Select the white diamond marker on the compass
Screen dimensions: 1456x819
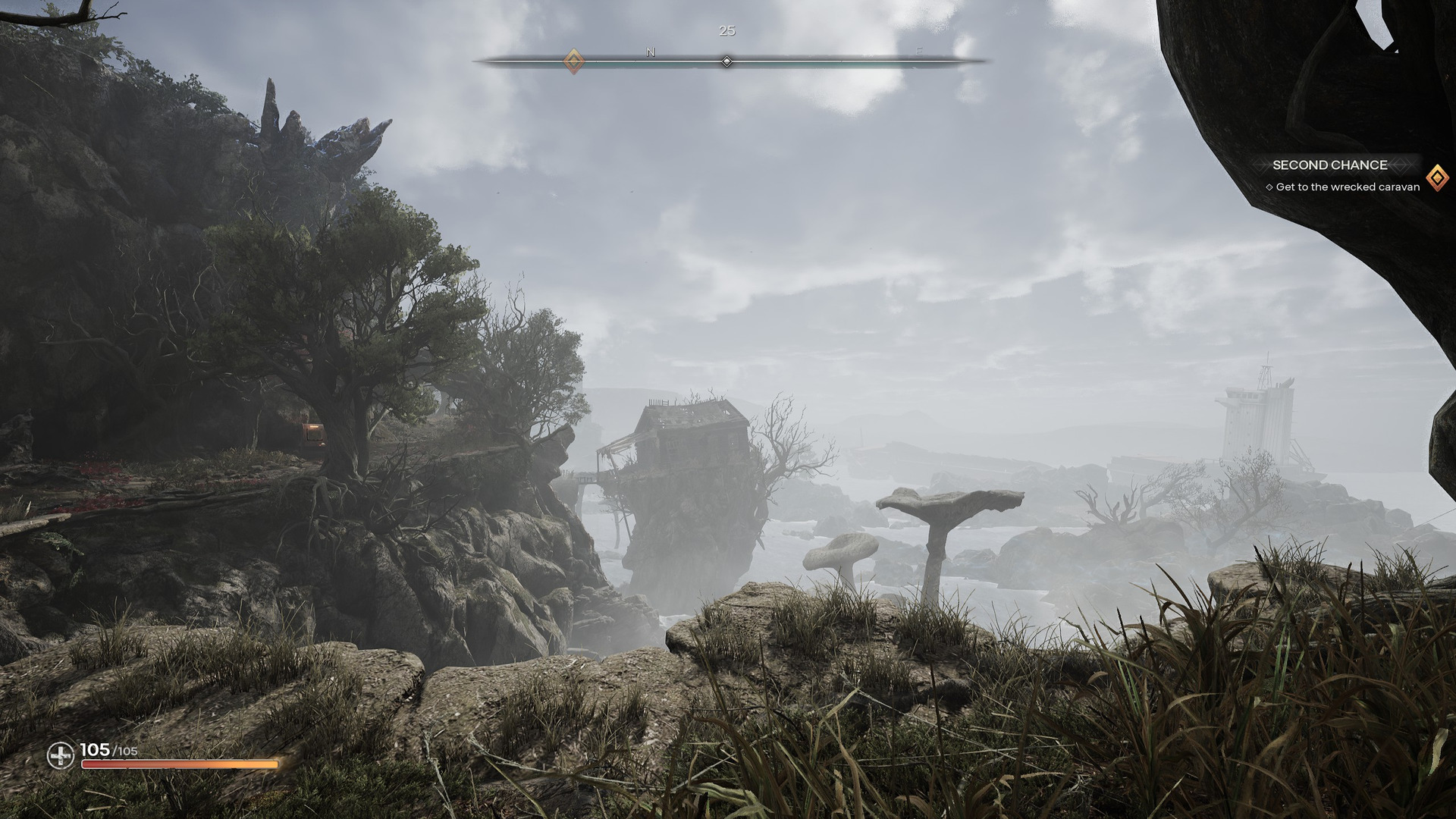[x=726, y=61]
